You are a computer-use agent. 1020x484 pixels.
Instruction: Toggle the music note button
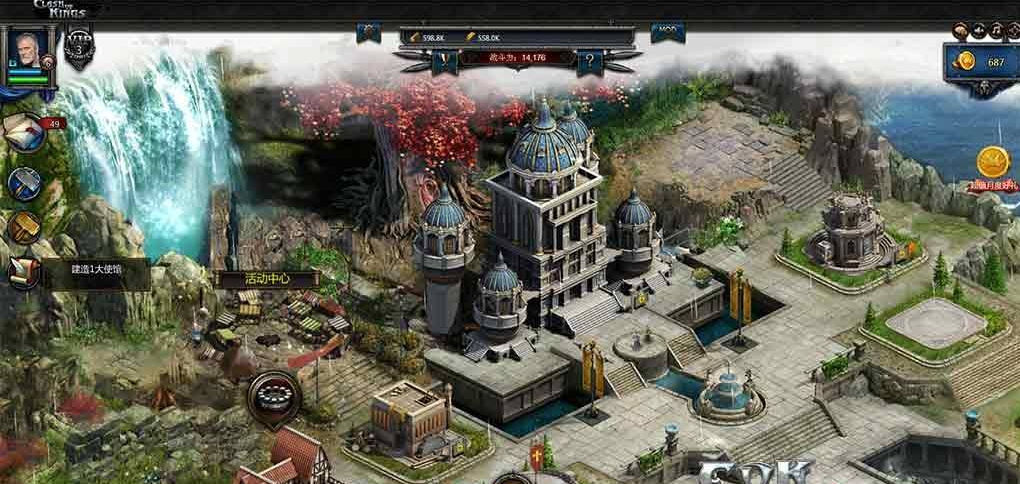click(x=997, y=31)
